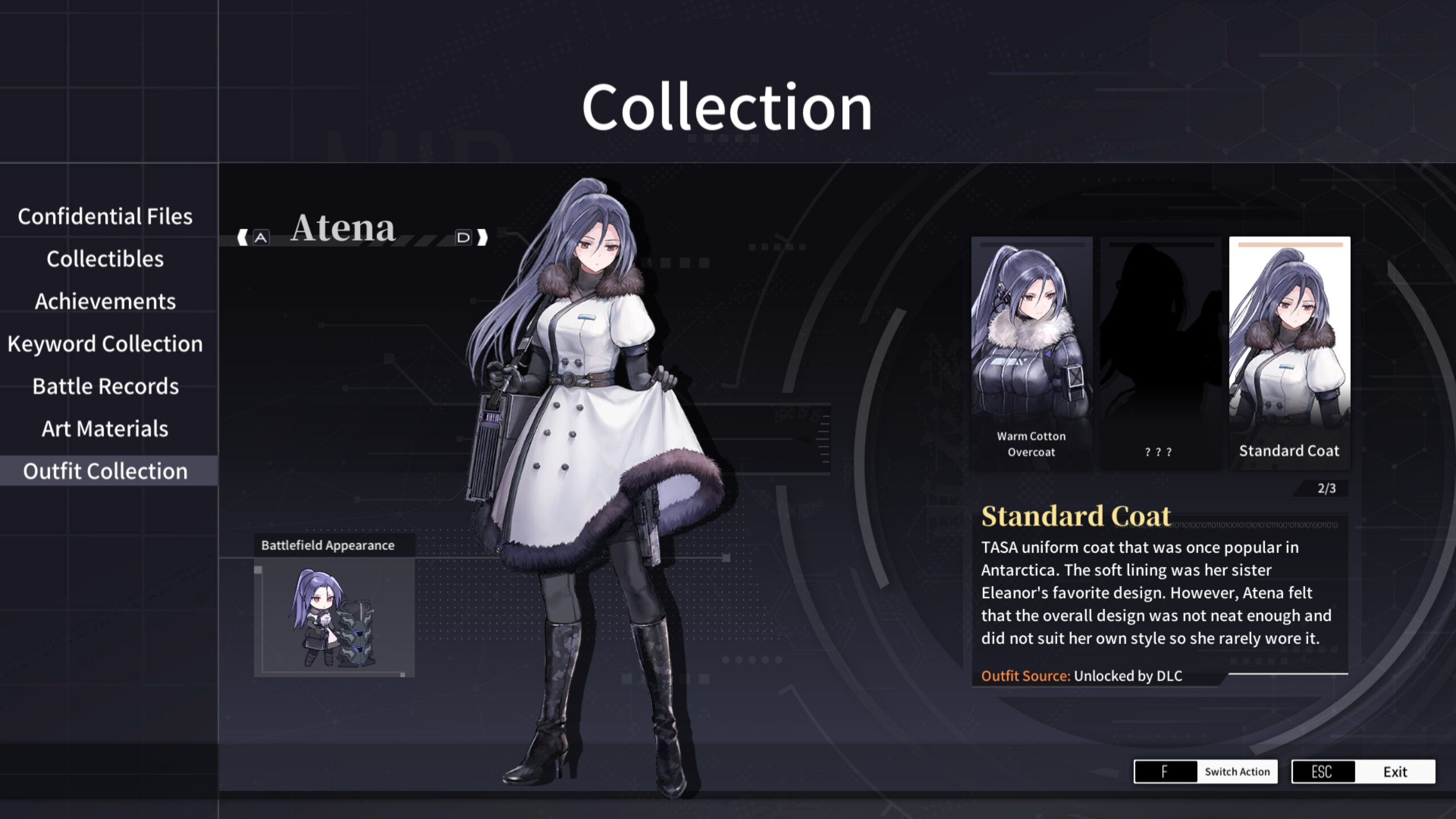Switch to the Achievements tab
Image resolution: width=1456 pixels, height=819 pixels.
(x=105, y=301)
